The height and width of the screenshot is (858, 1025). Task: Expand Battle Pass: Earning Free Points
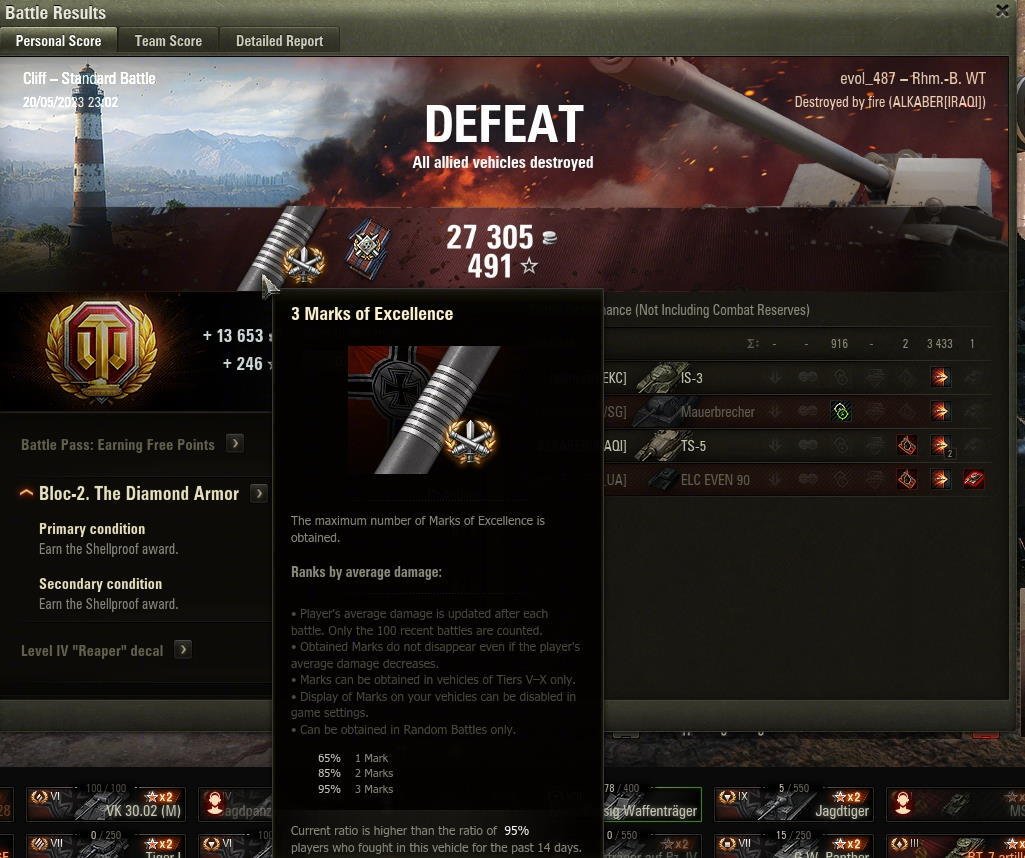click(235, 443)
